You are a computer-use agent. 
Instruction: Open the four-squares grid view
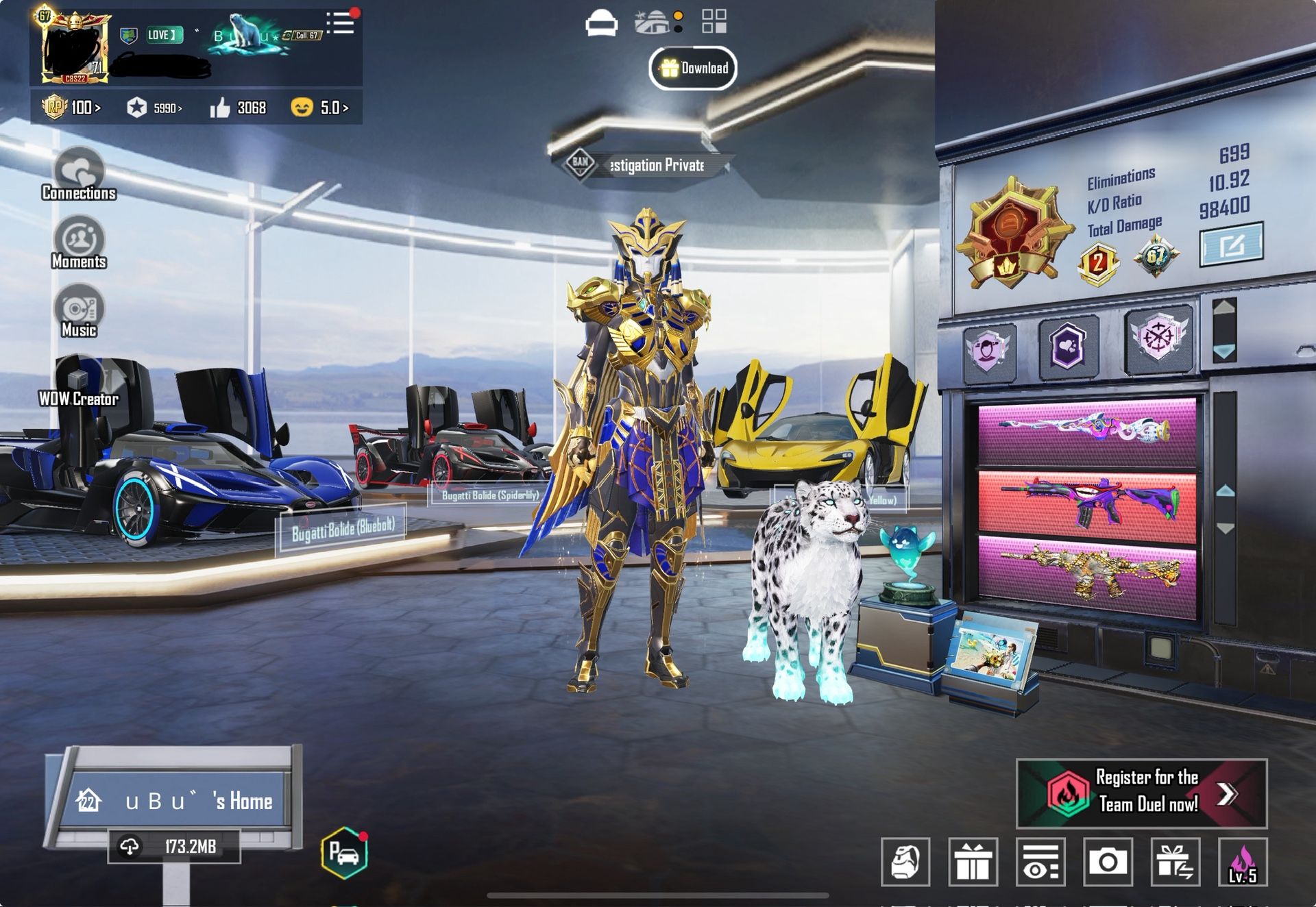(x=714, y=21)
